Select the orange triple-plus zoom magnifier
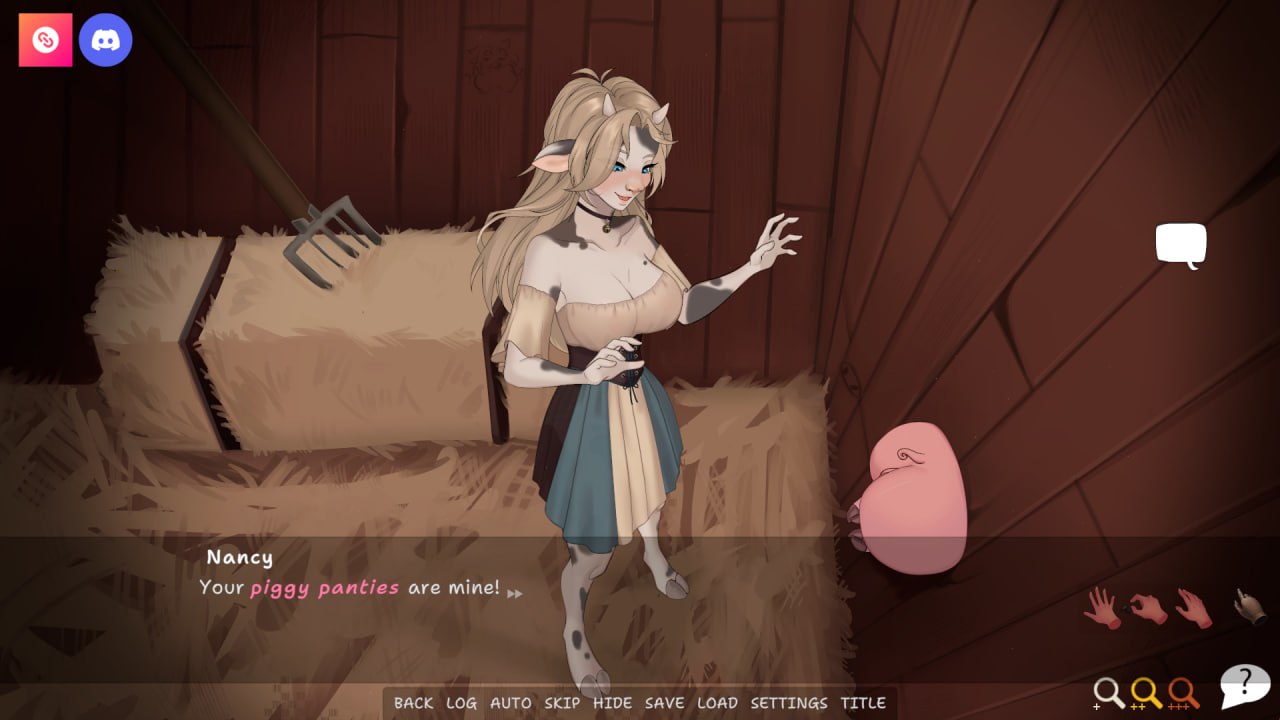The width and height of the screenshot is (1280, 720). pos(1182,692)
